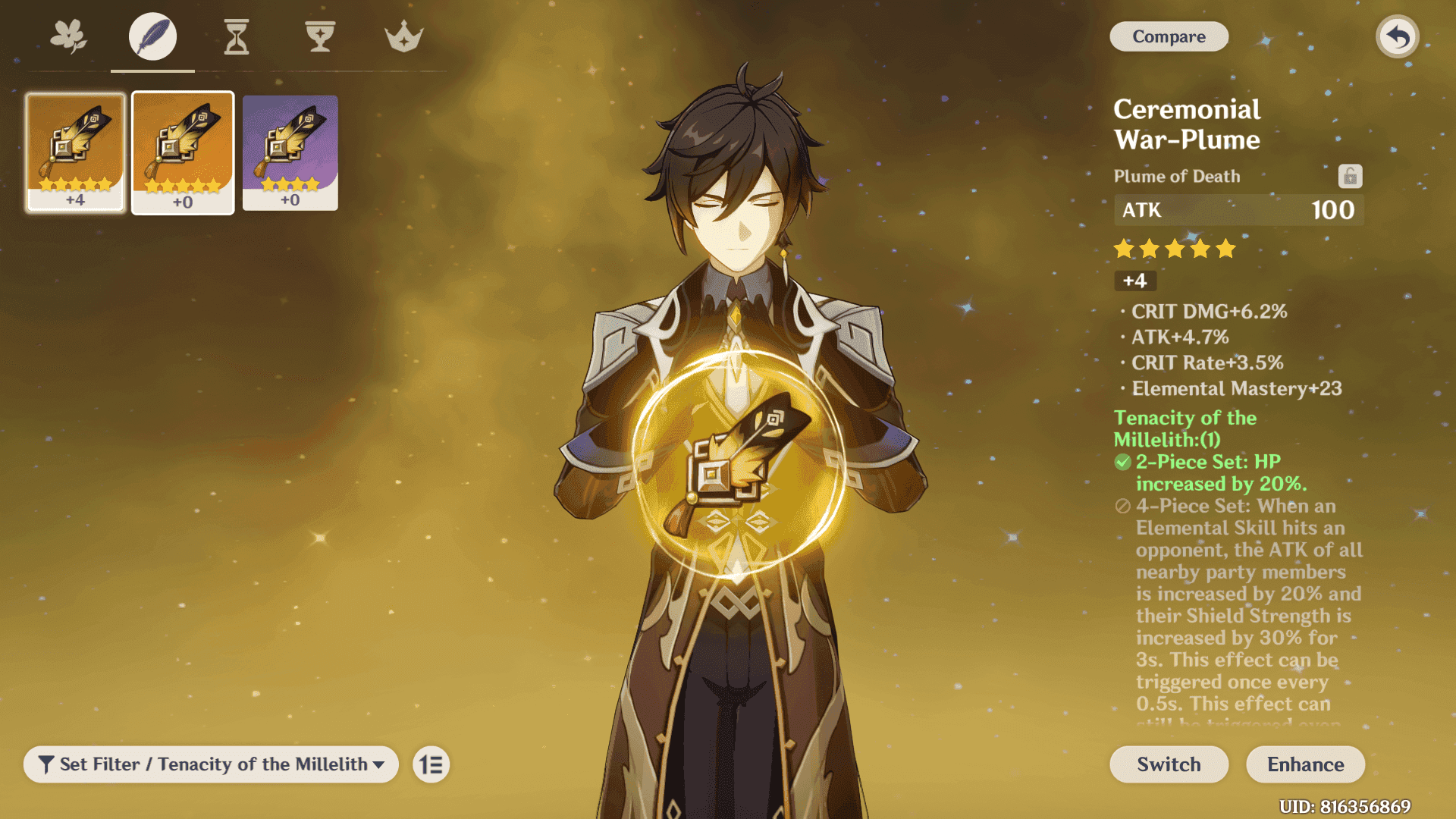The width and height of the screenshot is (1456, 819).
Task: Click the sort order list button
Action: (431, 764)
